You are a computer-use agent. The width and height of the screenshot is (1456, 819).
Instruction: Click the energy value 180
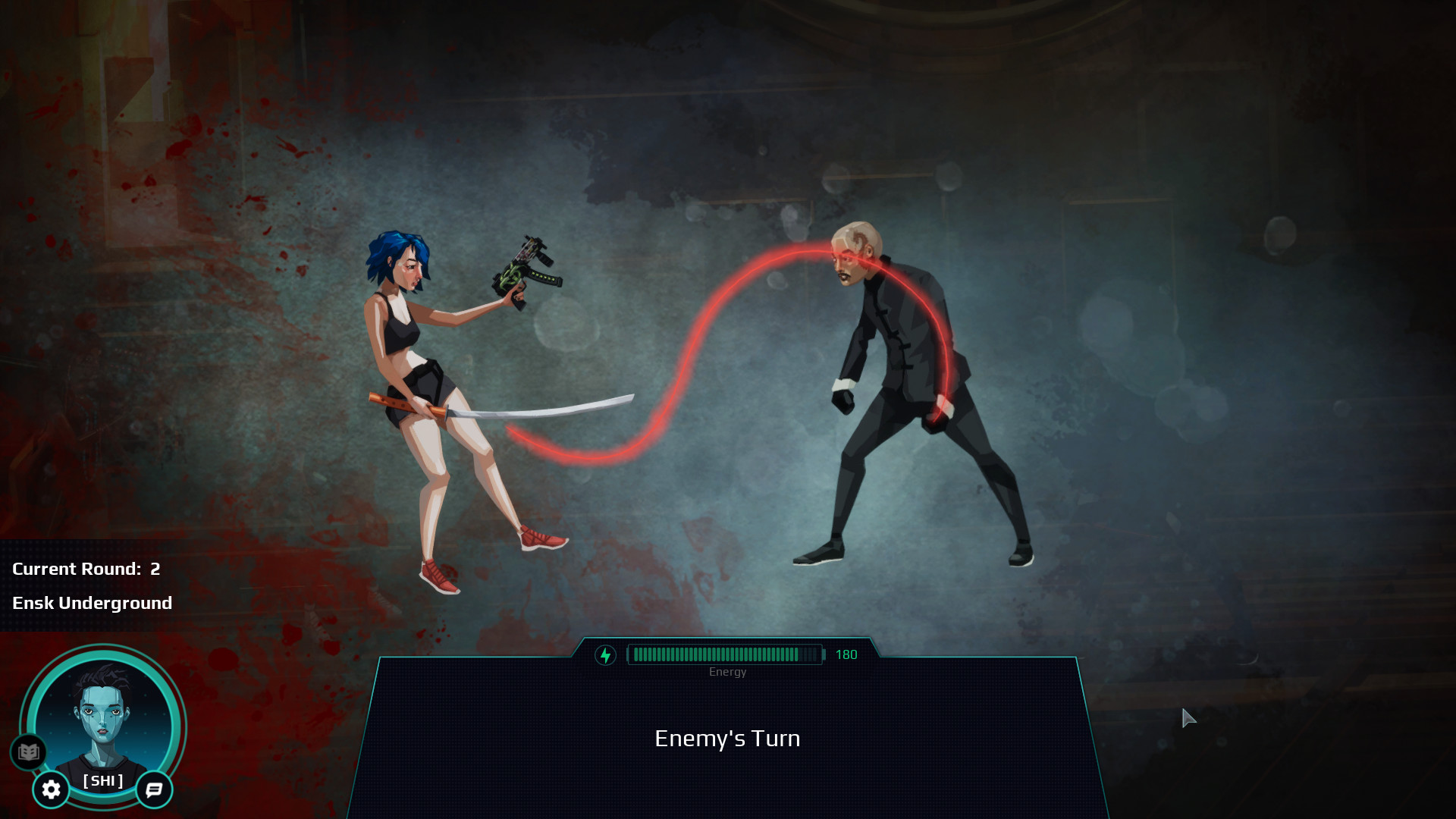click(847, 654)
